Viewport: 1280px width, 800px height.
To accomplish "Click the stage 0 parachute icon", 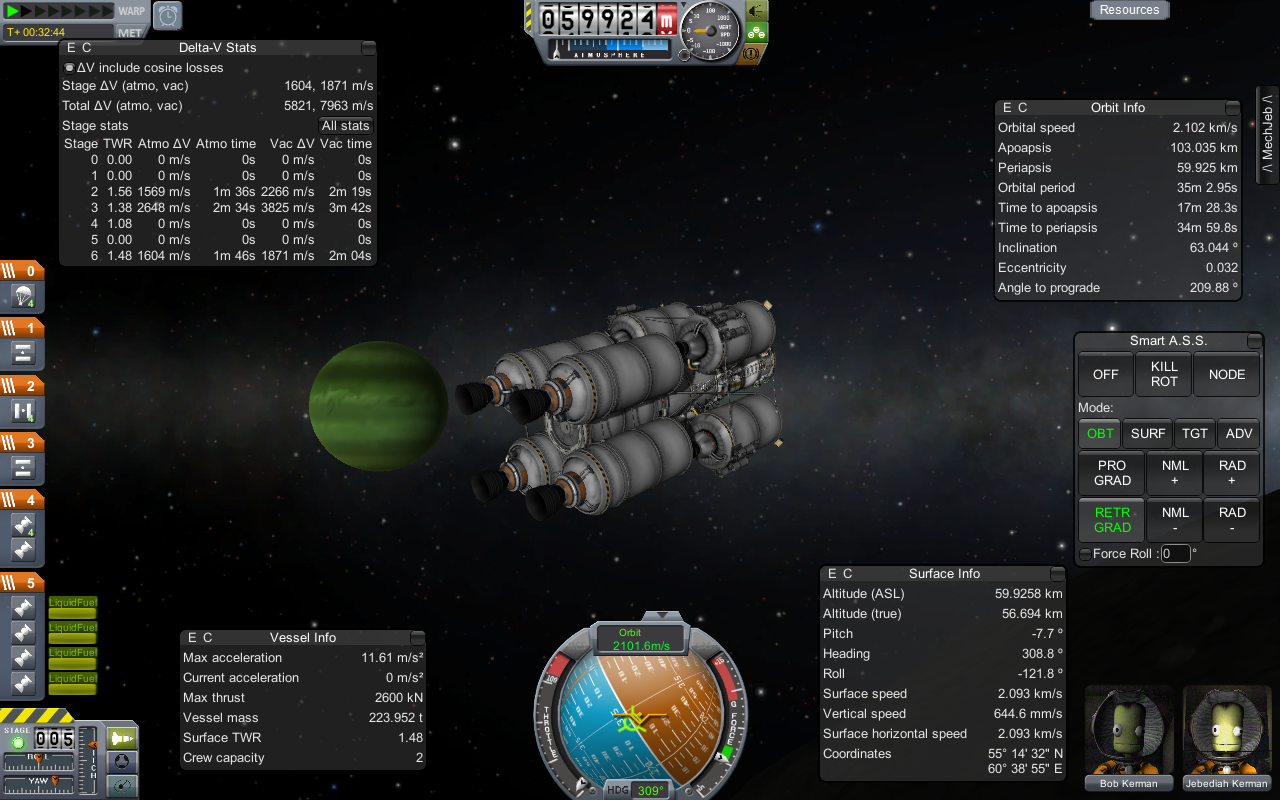I will point(23,296).
